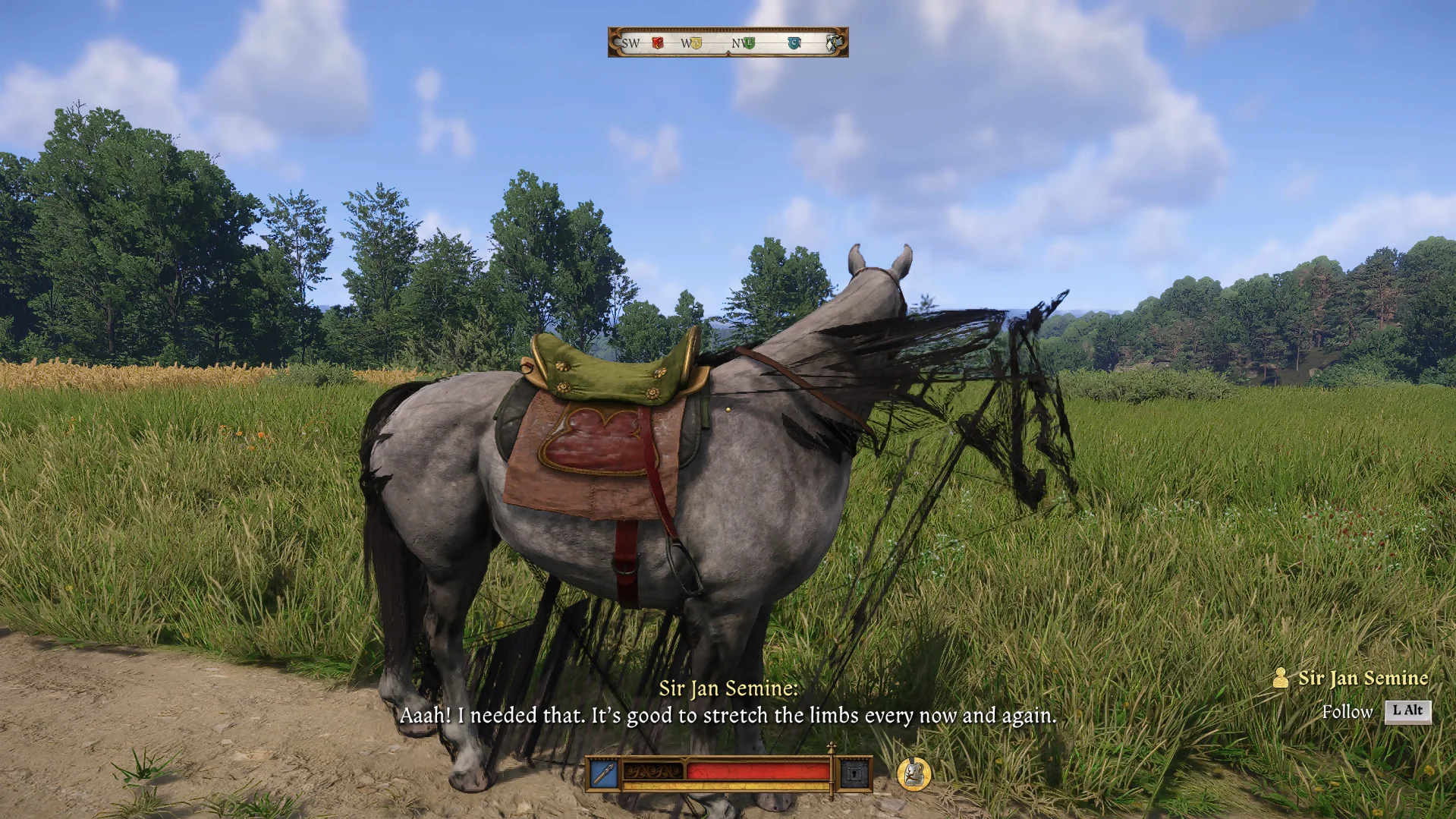Click the black lock icon beside the health bar

click(x=854, y=773)
